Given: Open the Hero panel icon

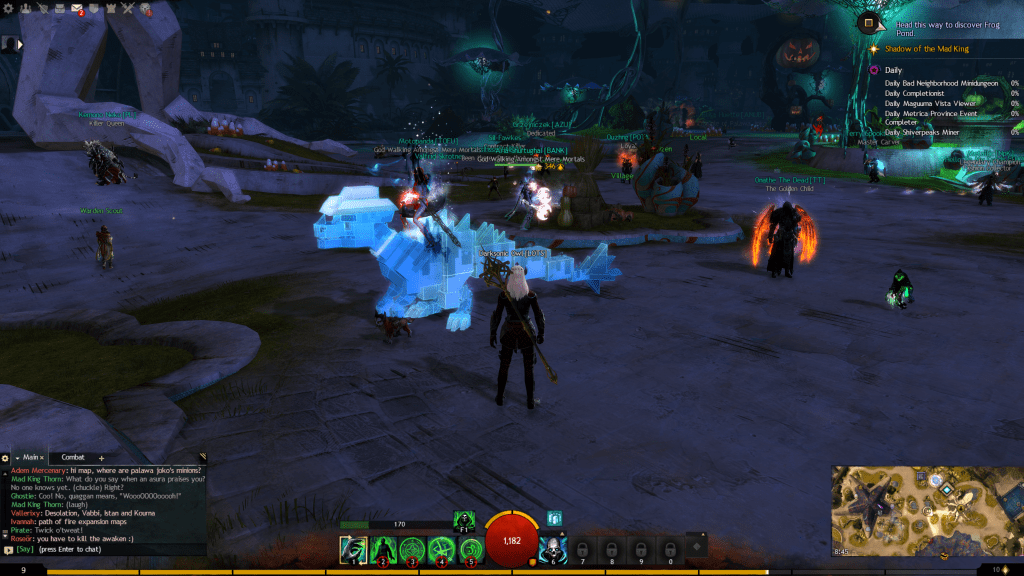Looking at the screenshot, I should [25, 9].
